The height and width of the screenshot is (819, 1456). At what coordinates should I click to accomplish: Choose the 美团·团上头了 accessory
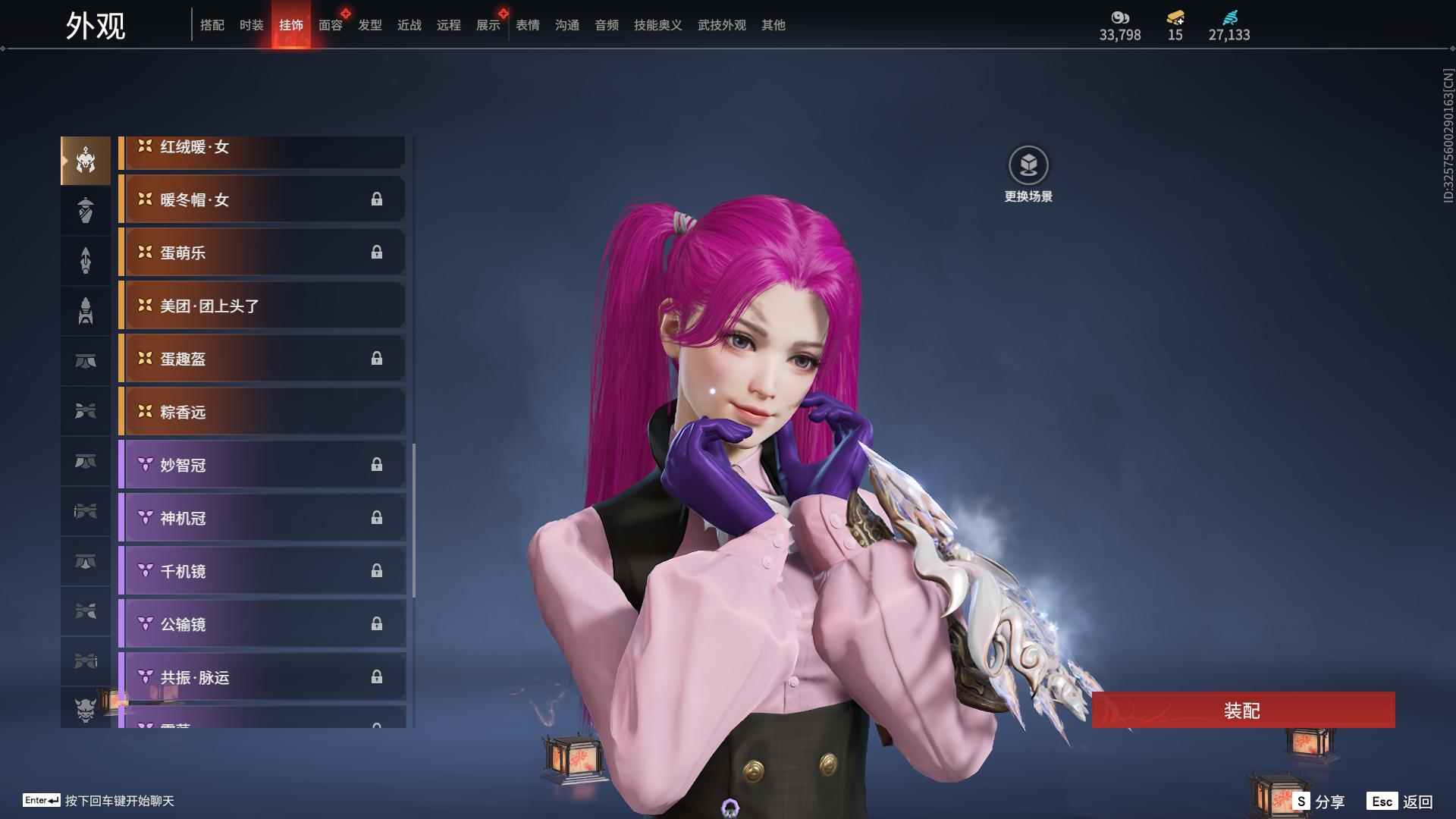click(262, 306)
